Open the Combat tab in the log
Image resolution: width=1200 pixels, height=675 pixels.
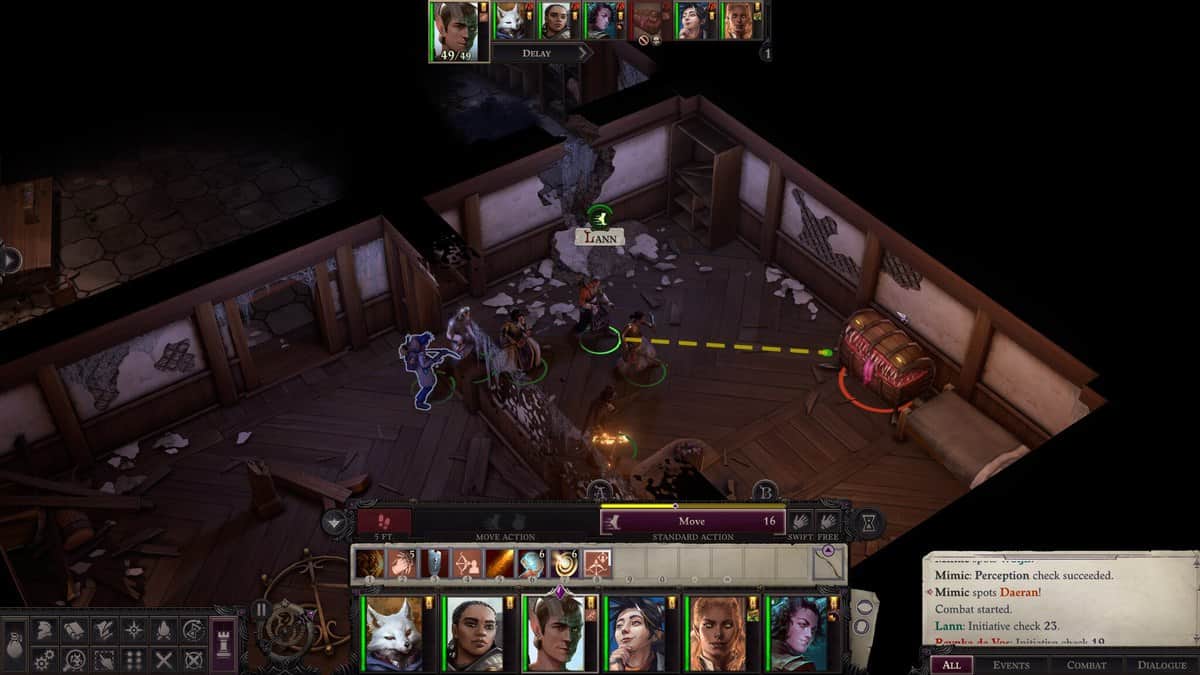click(1086, 664)
